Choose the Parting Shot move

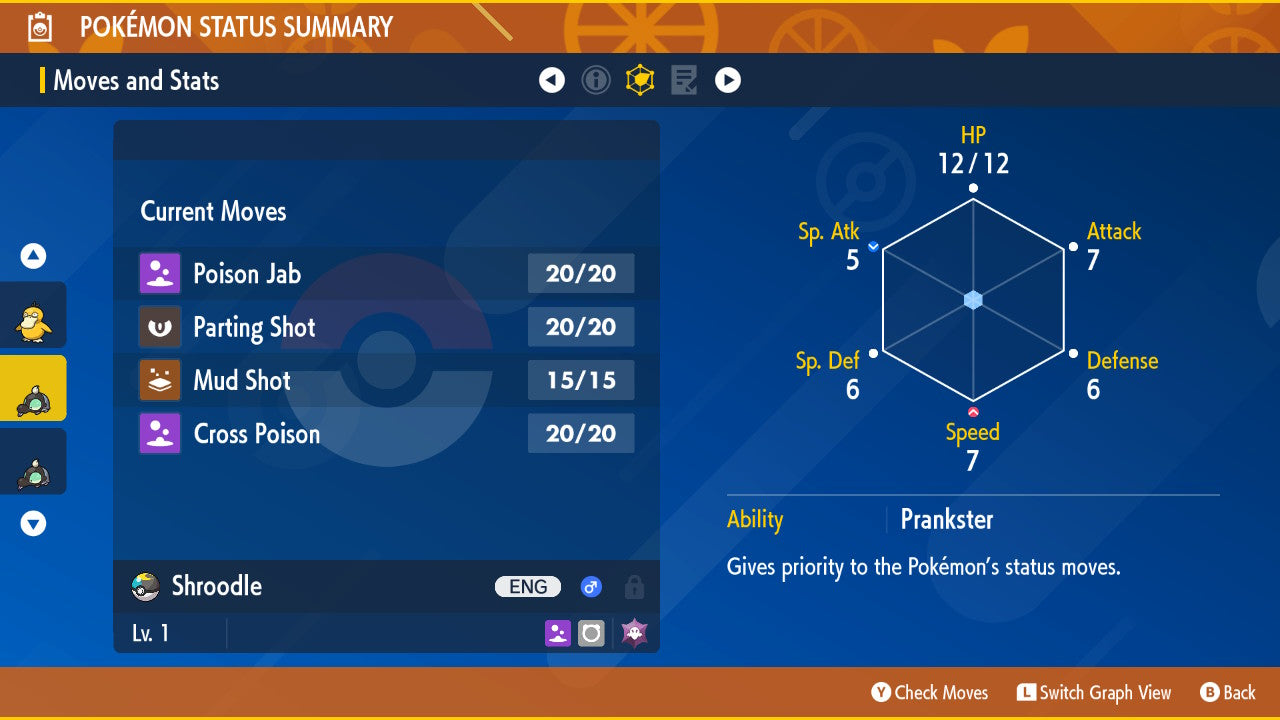(386, 327)
